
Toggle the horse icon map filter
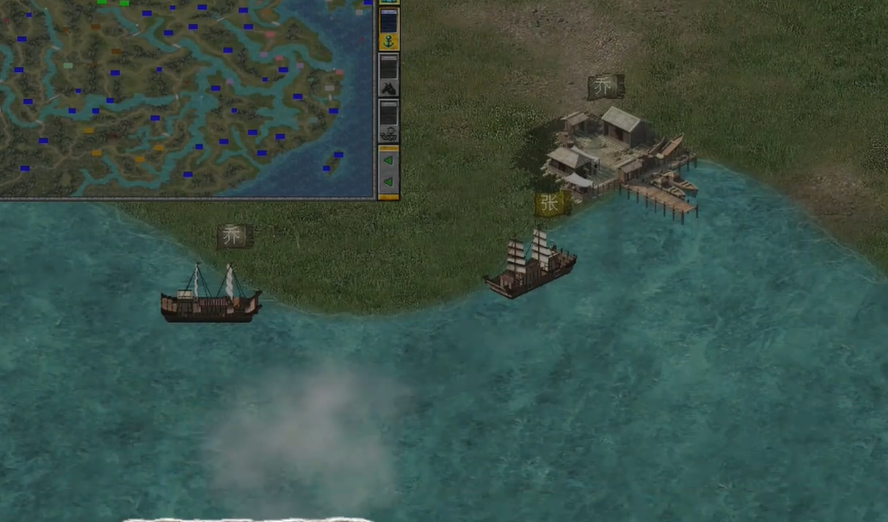389,87
